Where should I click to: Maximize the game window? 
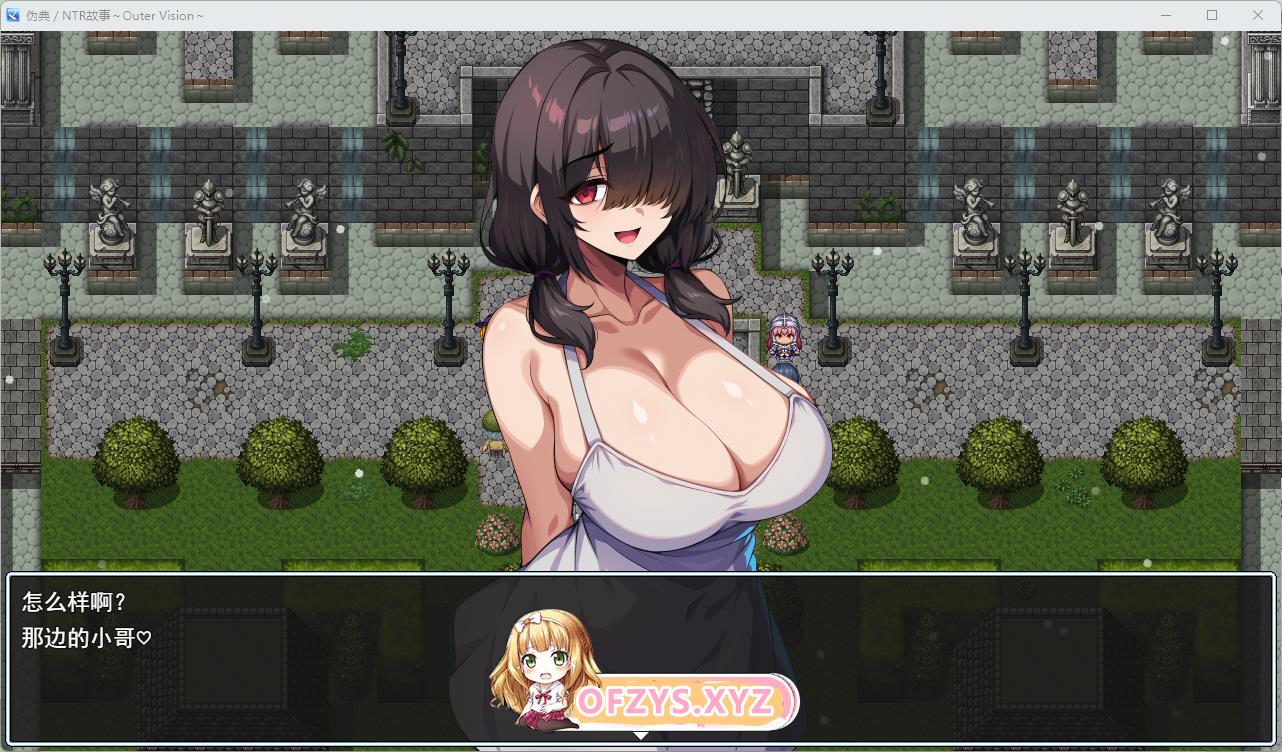pyautogui.click(x=1212, y=15)
